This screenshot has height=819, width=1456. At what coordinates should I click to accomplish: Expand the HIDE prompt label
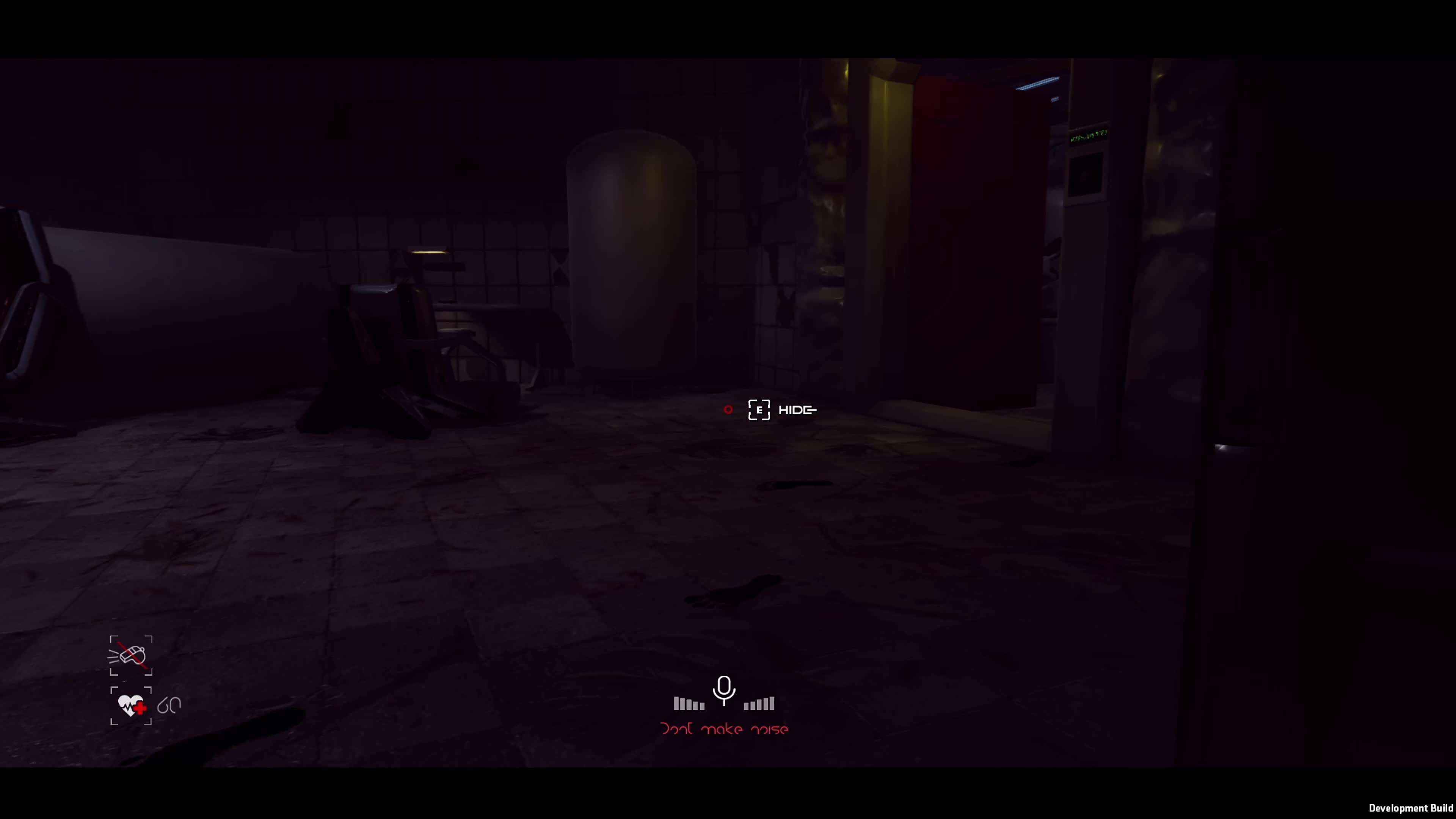pos(797,410)
